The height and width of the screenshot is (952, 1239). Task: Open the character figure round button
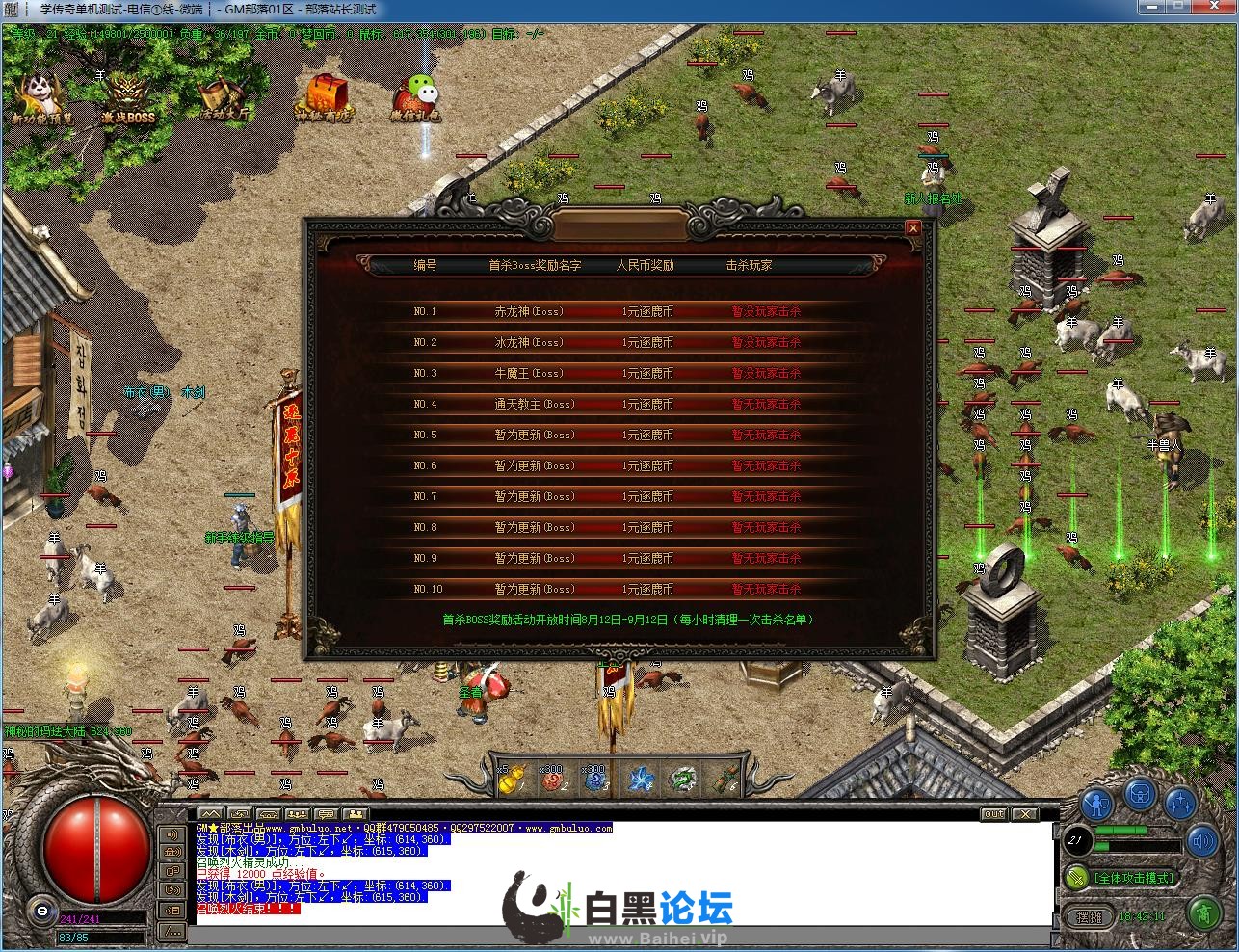pos(1096,803)
